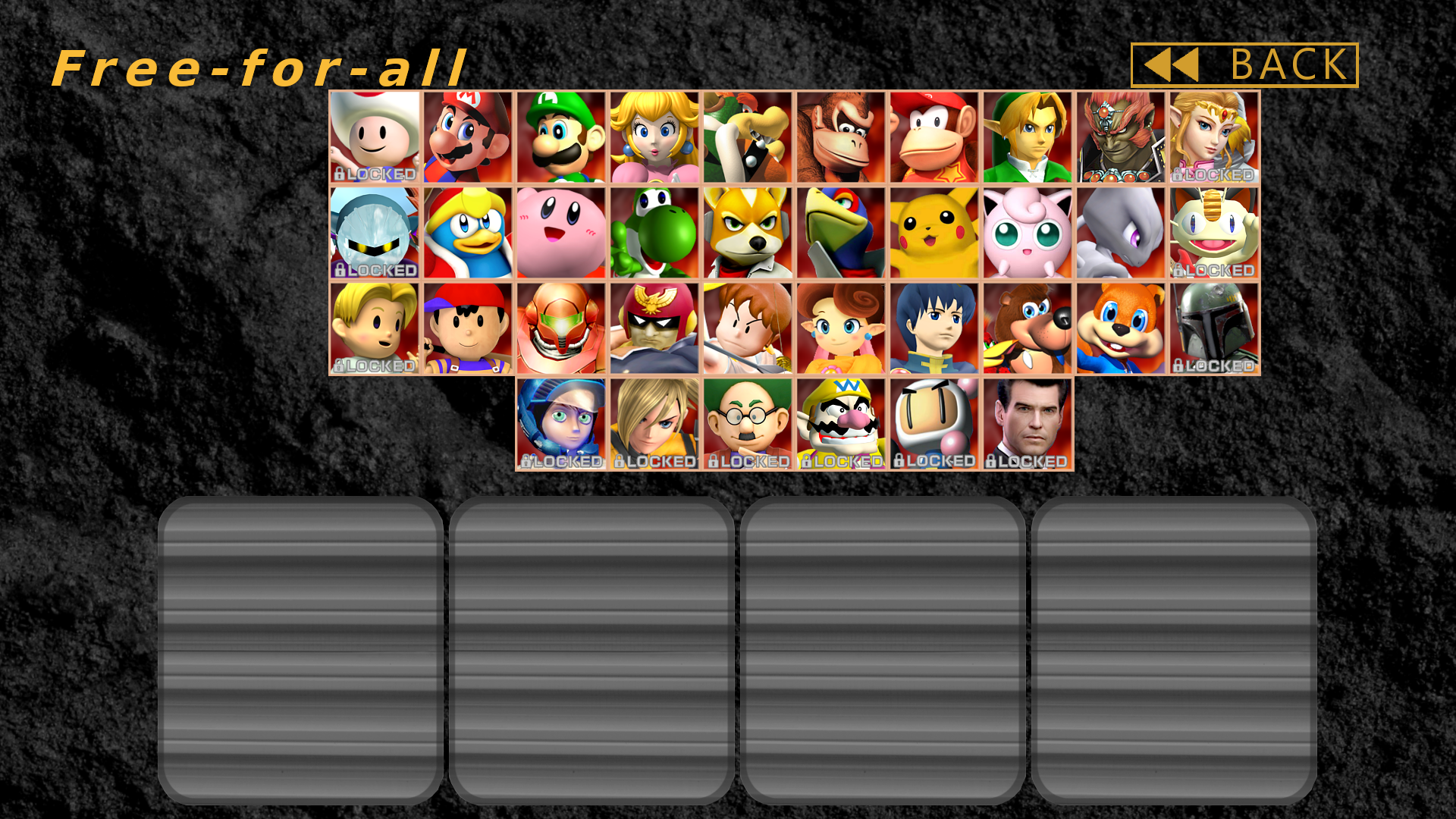Click the locked Toad portrait
Viewport: 1456px width, 819px height.
point(374,138)
